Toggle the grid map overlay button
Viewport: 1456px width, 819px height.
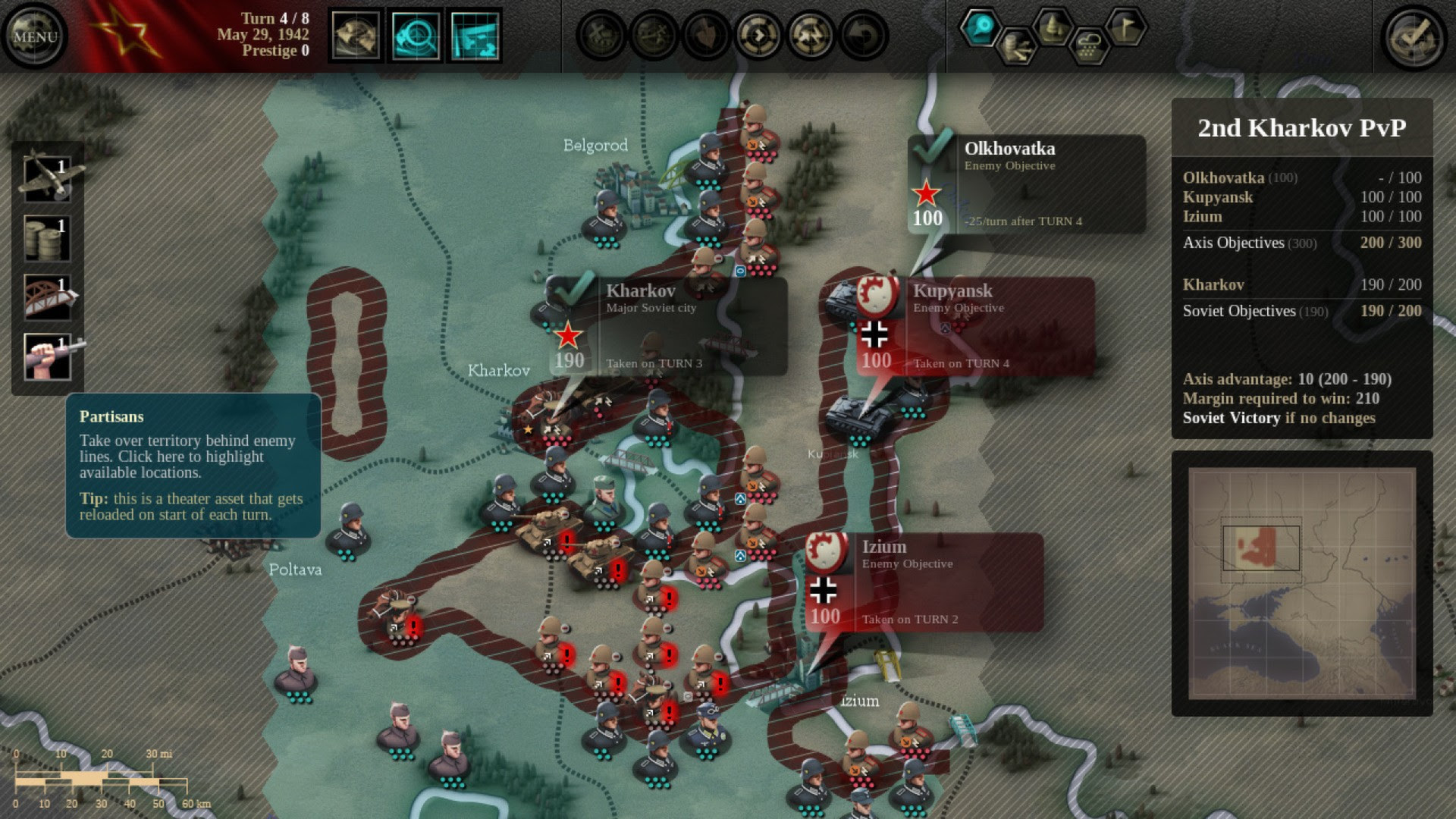(475, 36)
